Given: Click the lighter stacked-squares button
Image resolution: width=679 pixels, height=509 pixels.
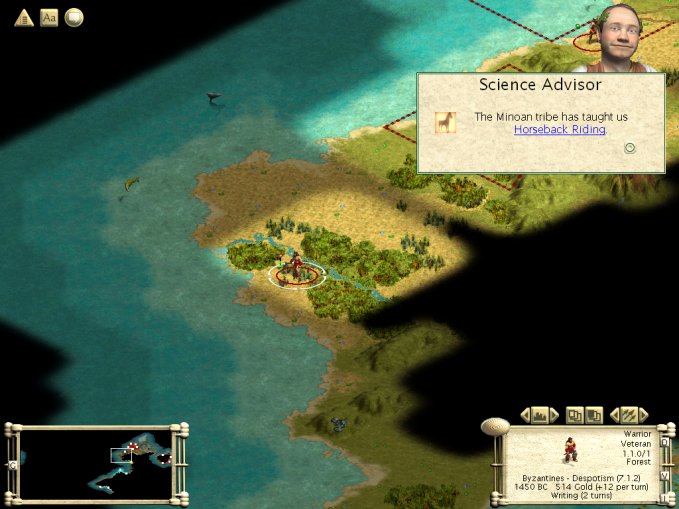Looking at the screenshot, I should [575, 414].
